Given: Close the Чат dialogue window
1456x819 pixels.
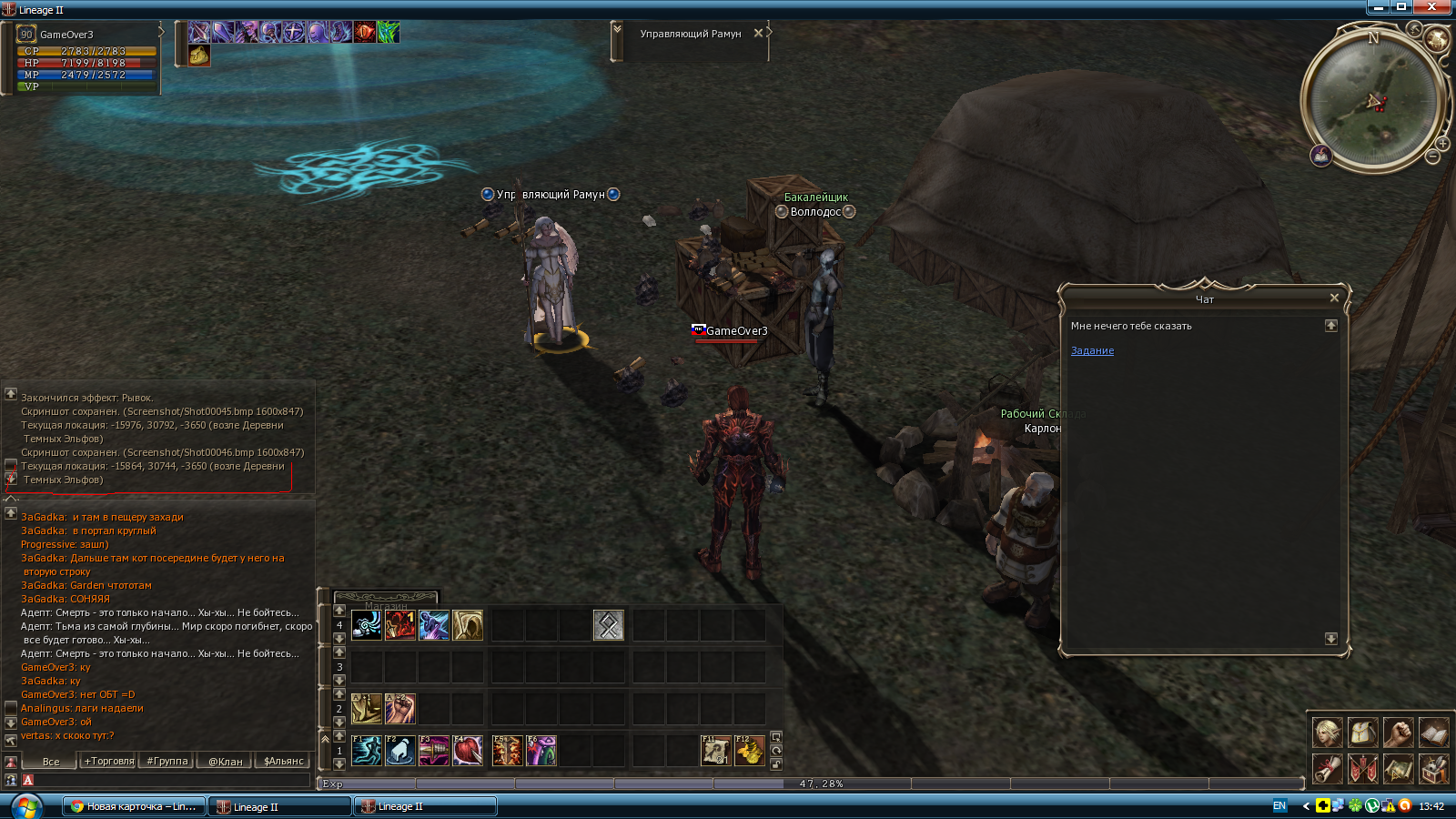Looking at the screenshot, I should point(1334,298).
